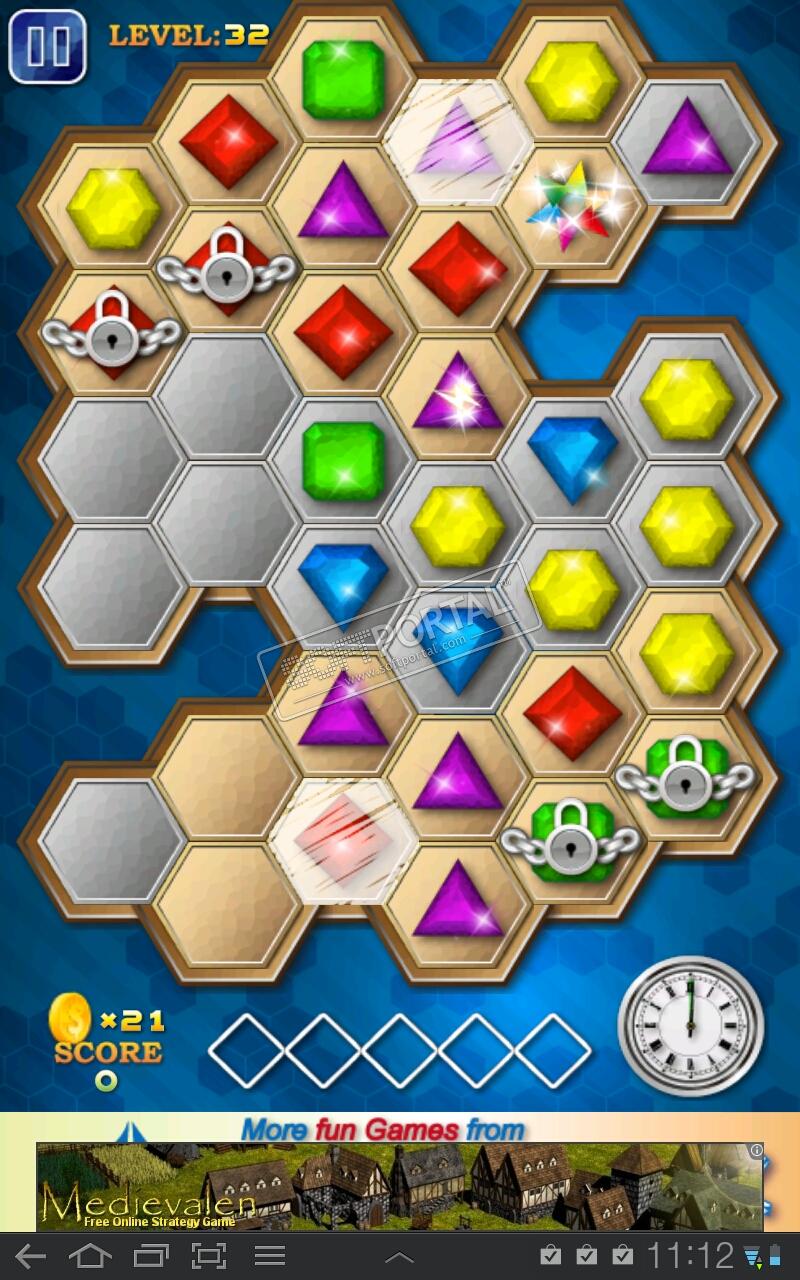Open the Medievalen ad banner

(x=400, y=1186)
